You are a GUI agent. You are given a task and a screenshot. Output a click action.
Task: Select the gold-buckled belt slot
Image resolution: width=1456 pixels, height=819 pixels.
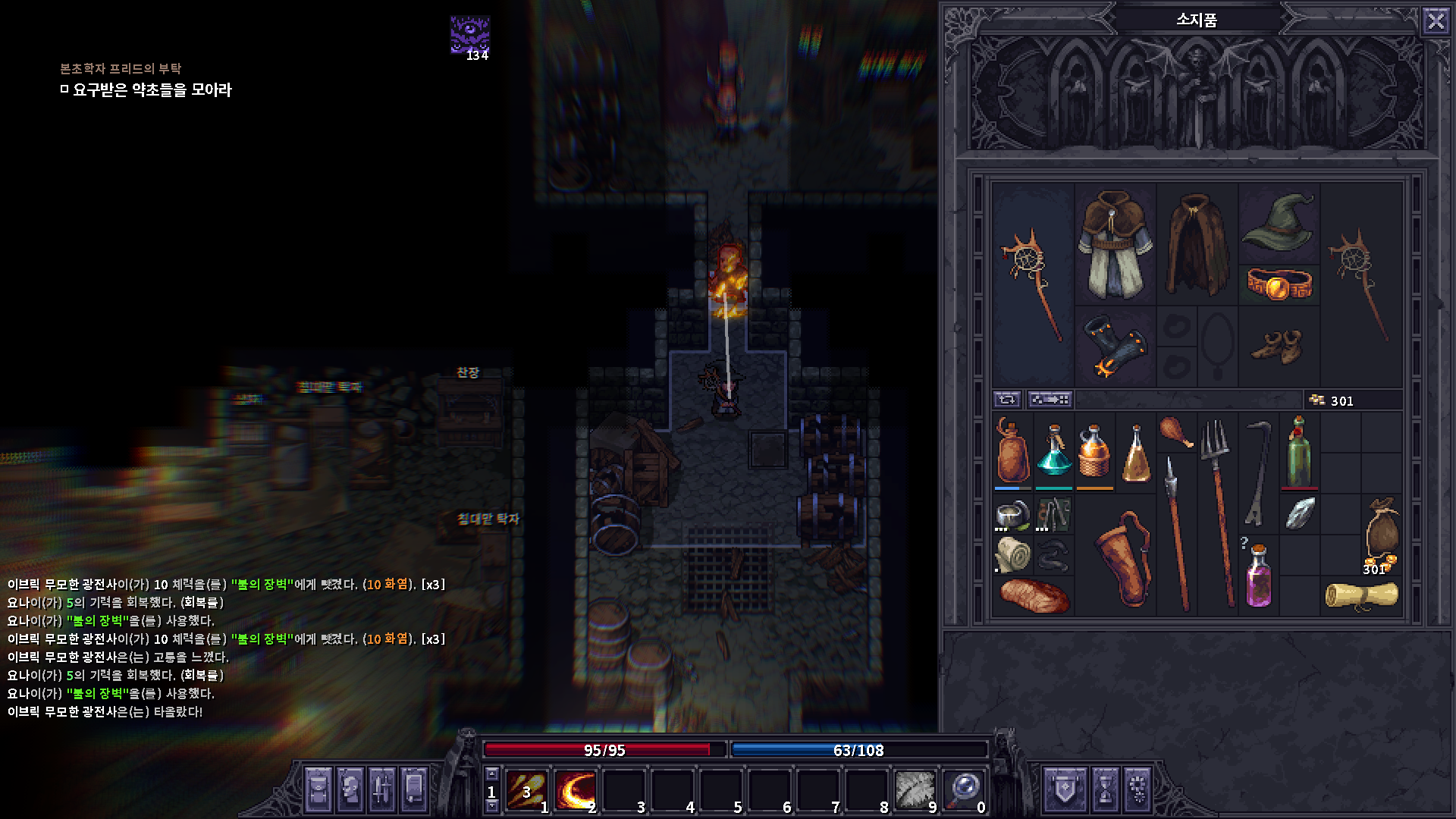point(1279,285)
